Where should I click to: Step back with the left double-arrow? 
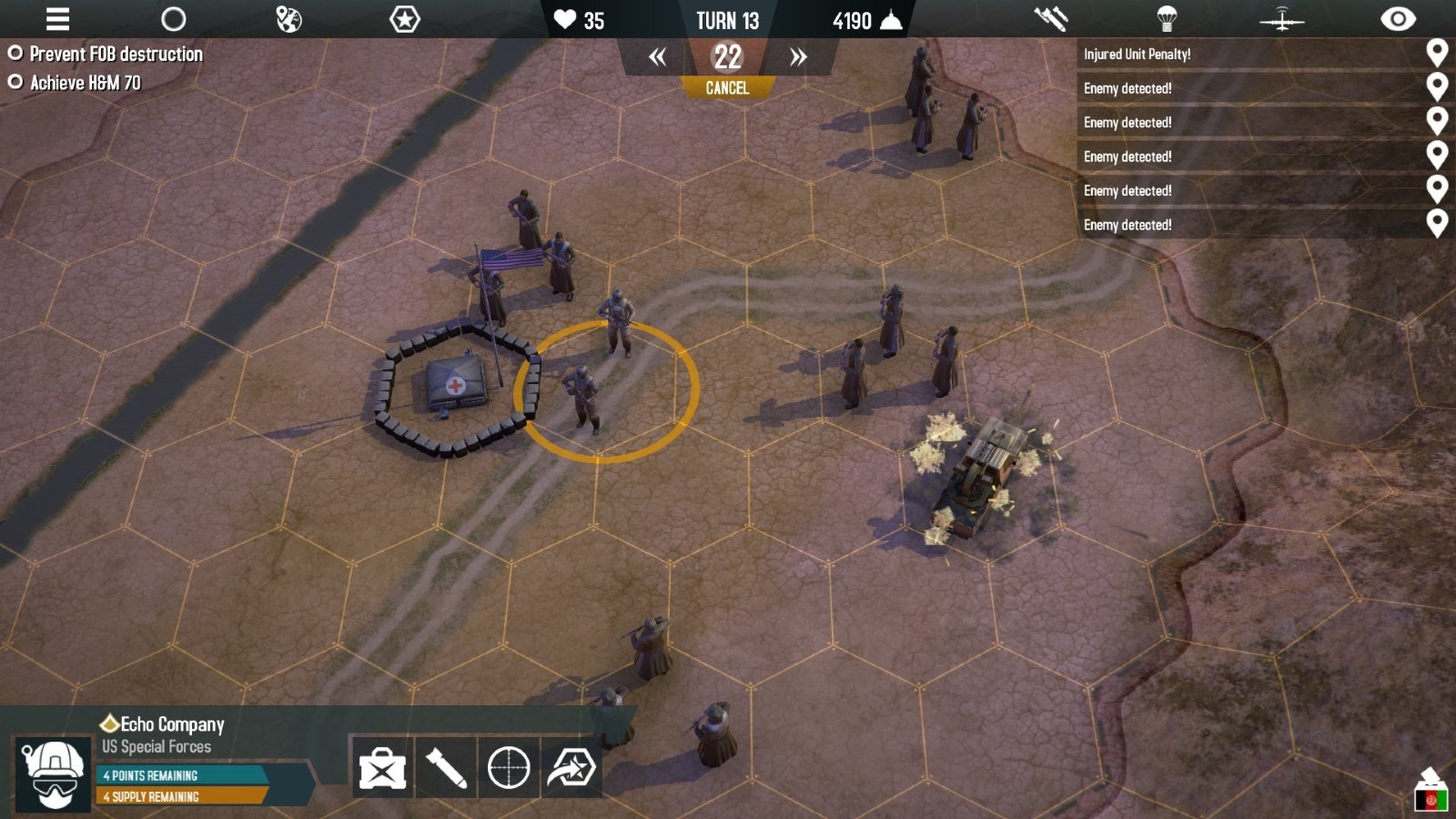(x=657, y=58)
